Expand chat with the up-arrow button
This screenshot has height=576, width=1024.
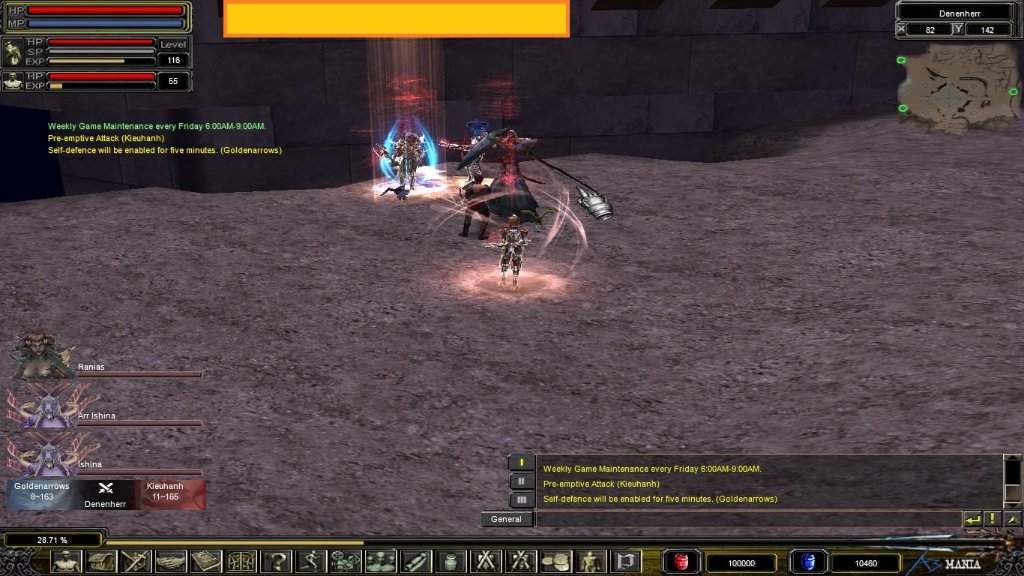(1012, 519)
